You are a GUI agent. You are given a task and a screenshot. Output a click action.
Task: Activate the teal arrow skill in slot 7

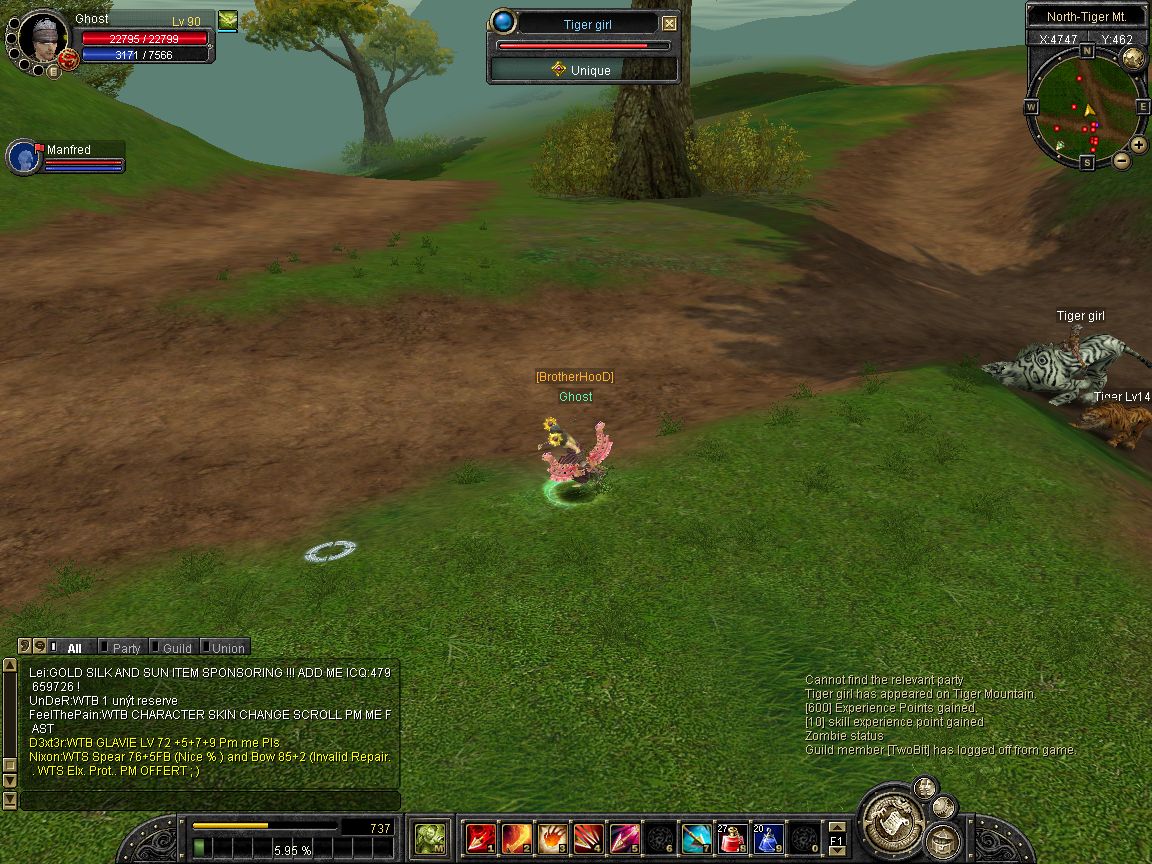coord(696,838)
